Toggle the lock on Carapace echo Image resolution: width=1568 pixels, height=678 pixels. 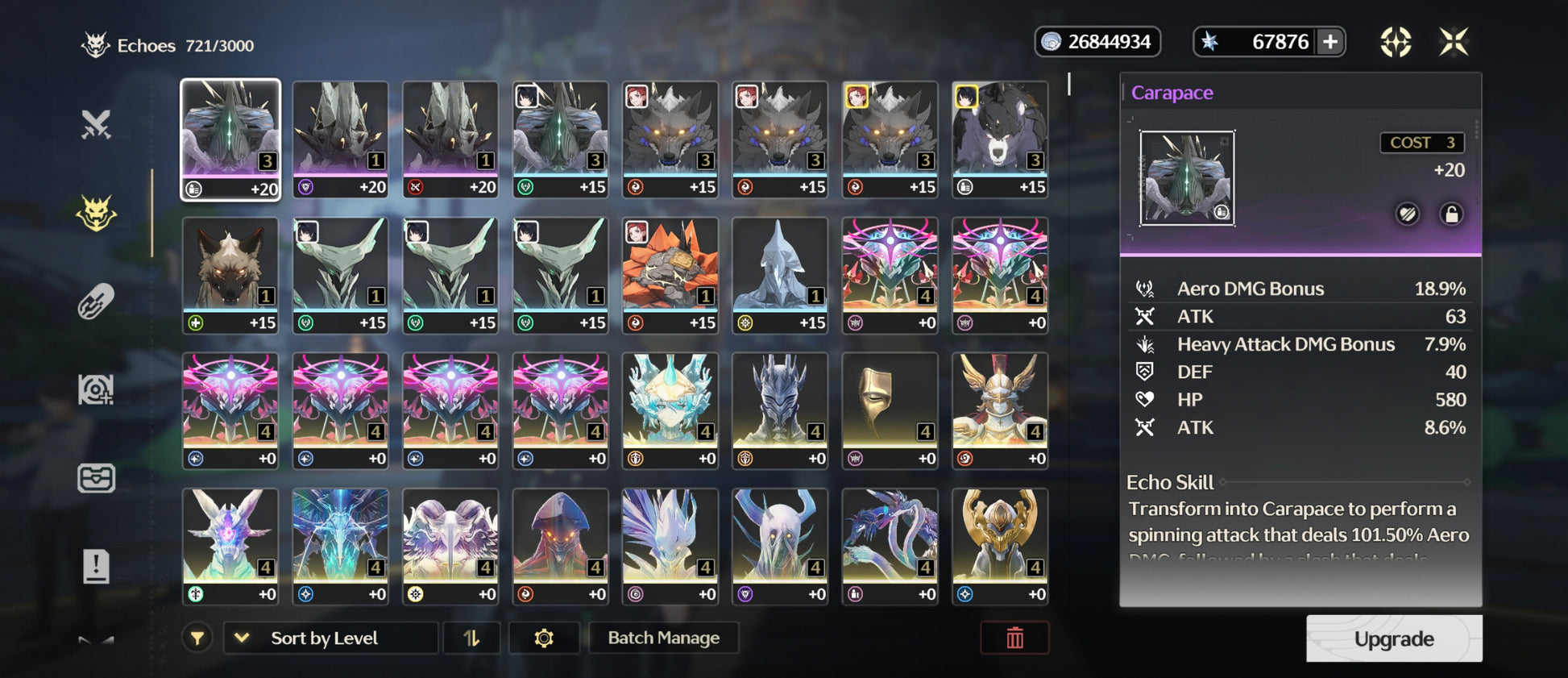click(x=1451, y=214)
